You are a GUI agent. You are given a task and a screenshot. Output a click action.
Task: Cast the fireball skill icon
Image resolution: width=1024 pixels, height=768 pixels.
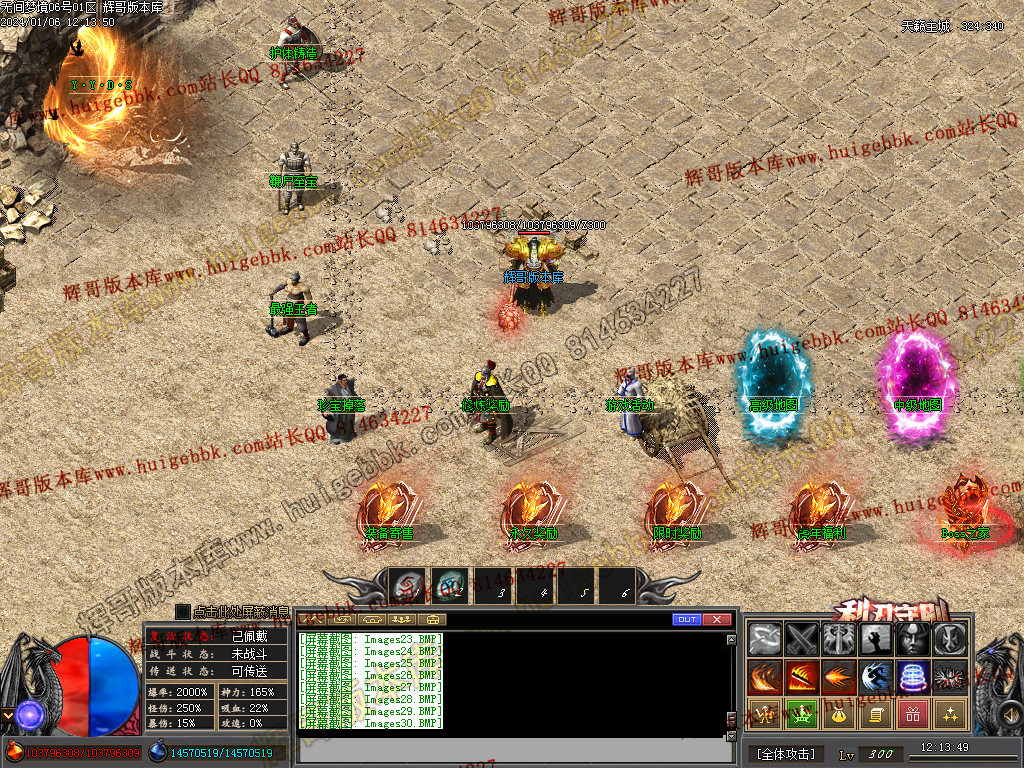(x=839, y=677)
